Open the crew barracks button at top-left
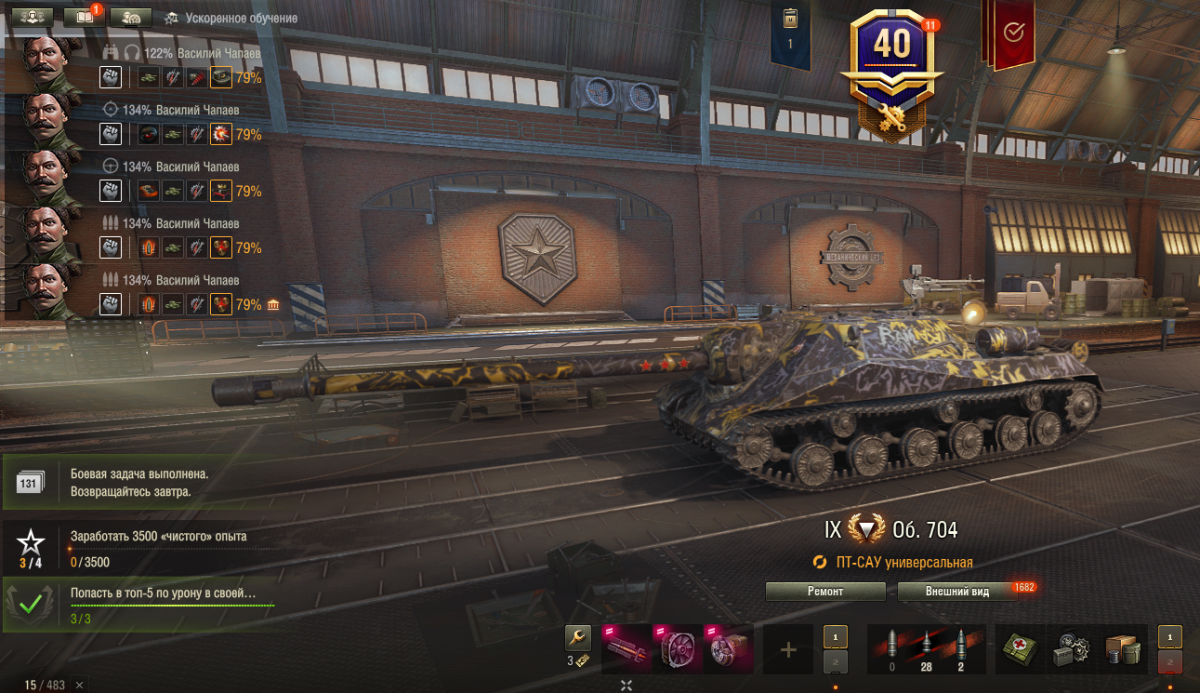 [x=31, y=17]
